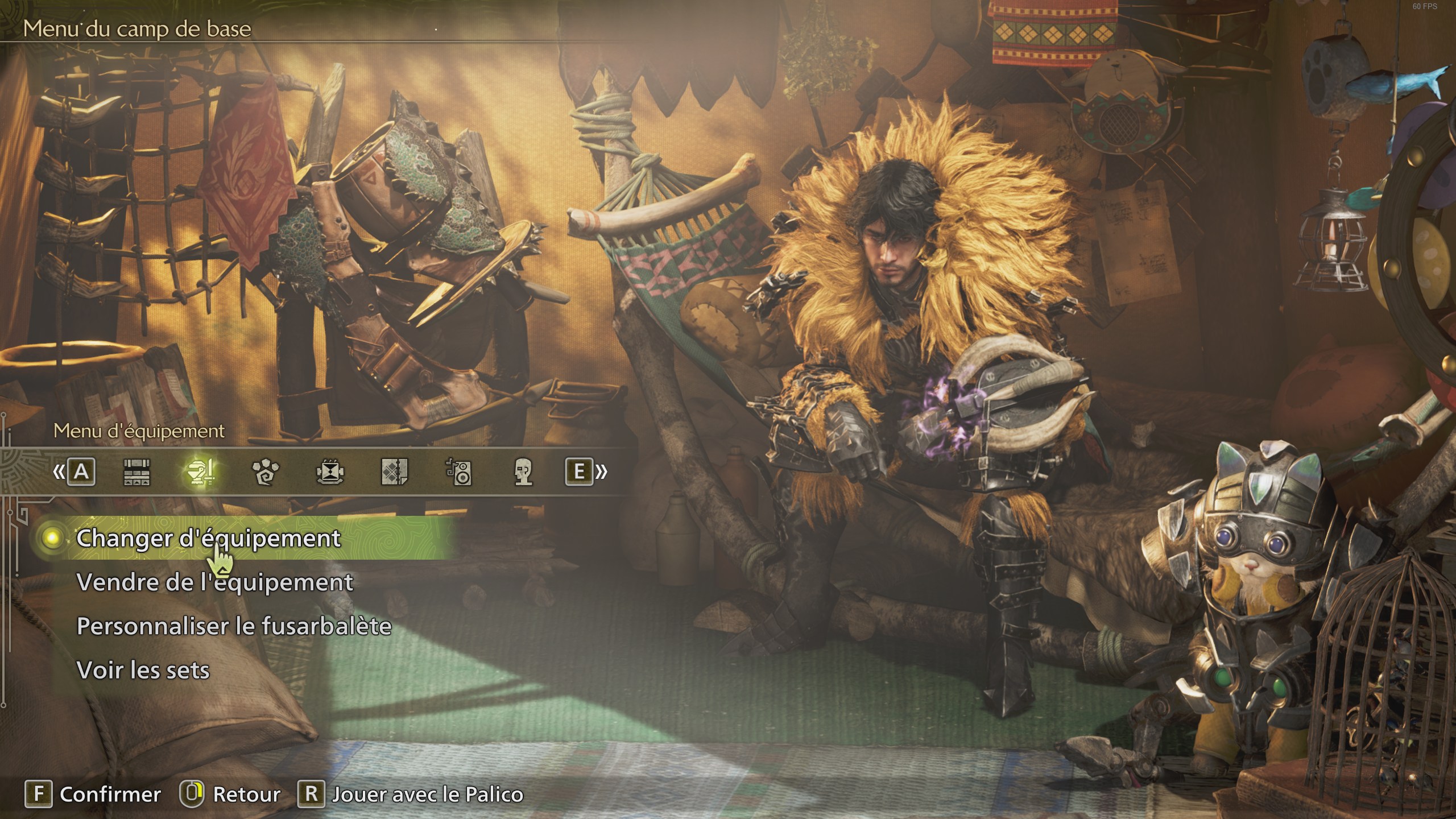Click the A key shortcut icon
The width and height of the screenshot is (1456, 819).
pyautogui.click(x=82, y=472)
